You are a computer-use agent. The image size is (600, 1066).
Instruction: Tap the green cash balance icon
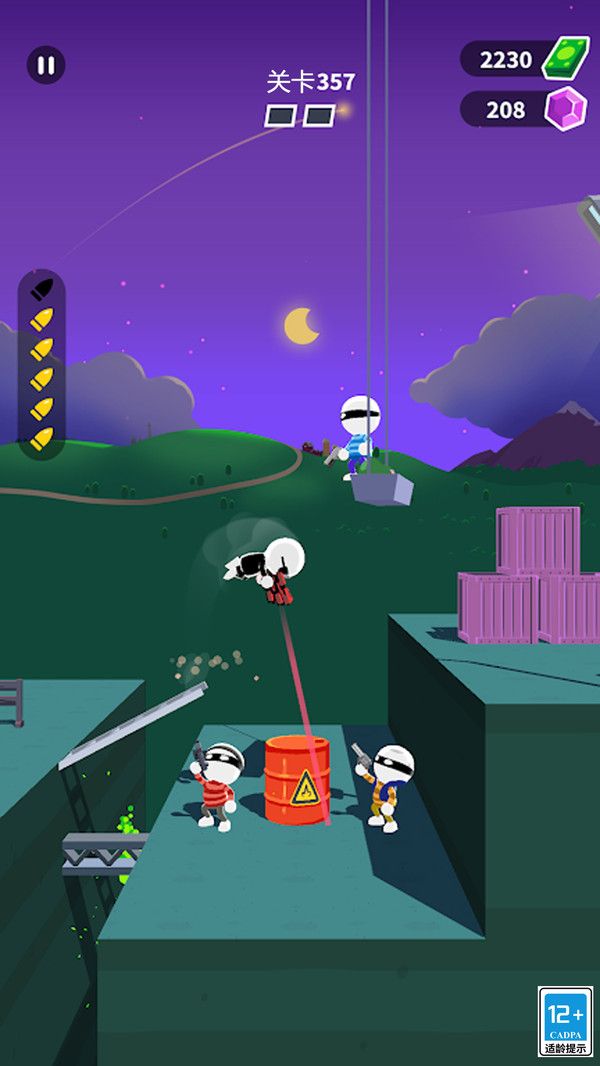[x=565, y=58]
